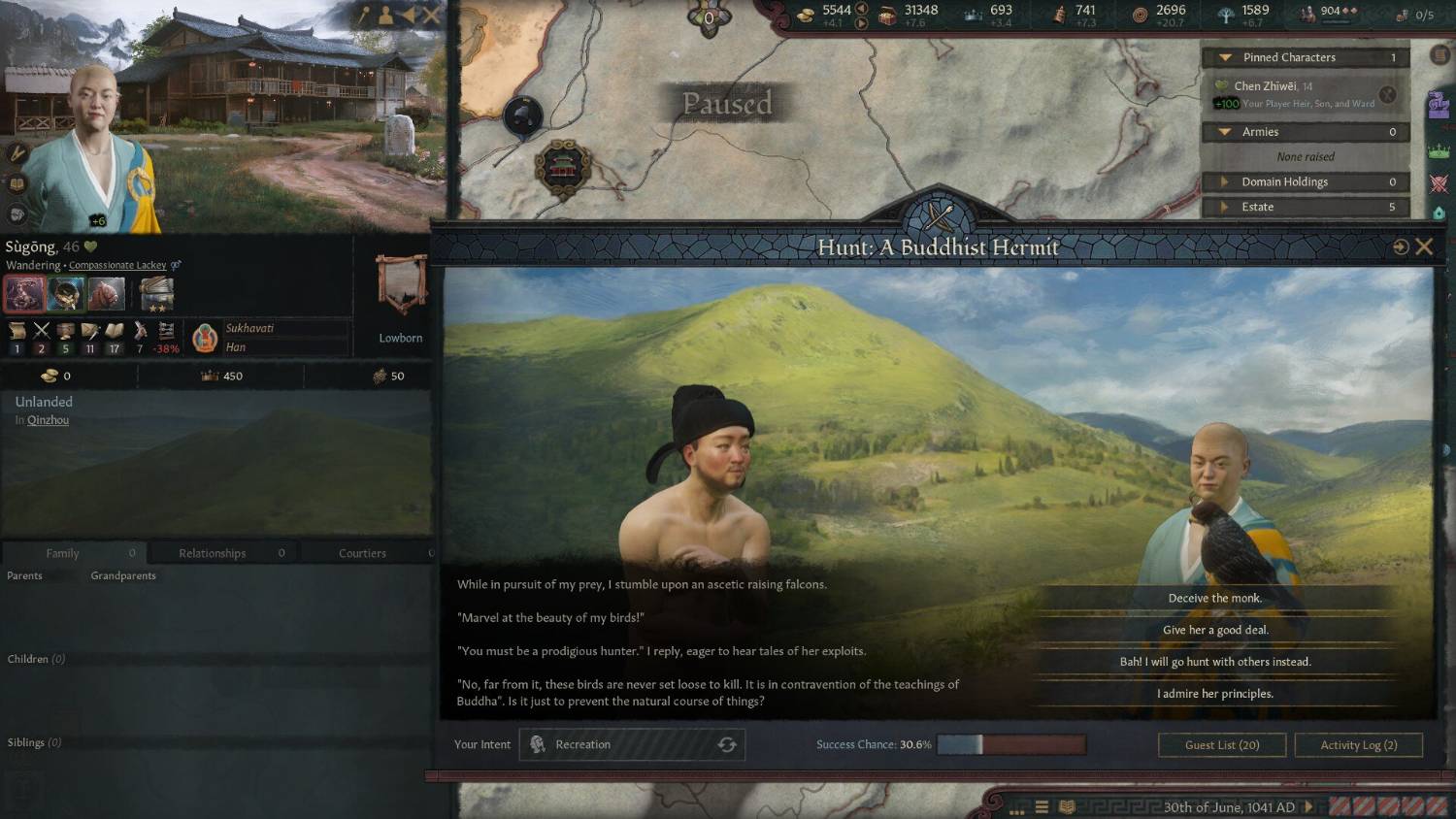Choose "Deceive the monk." option

(1214, 599)
